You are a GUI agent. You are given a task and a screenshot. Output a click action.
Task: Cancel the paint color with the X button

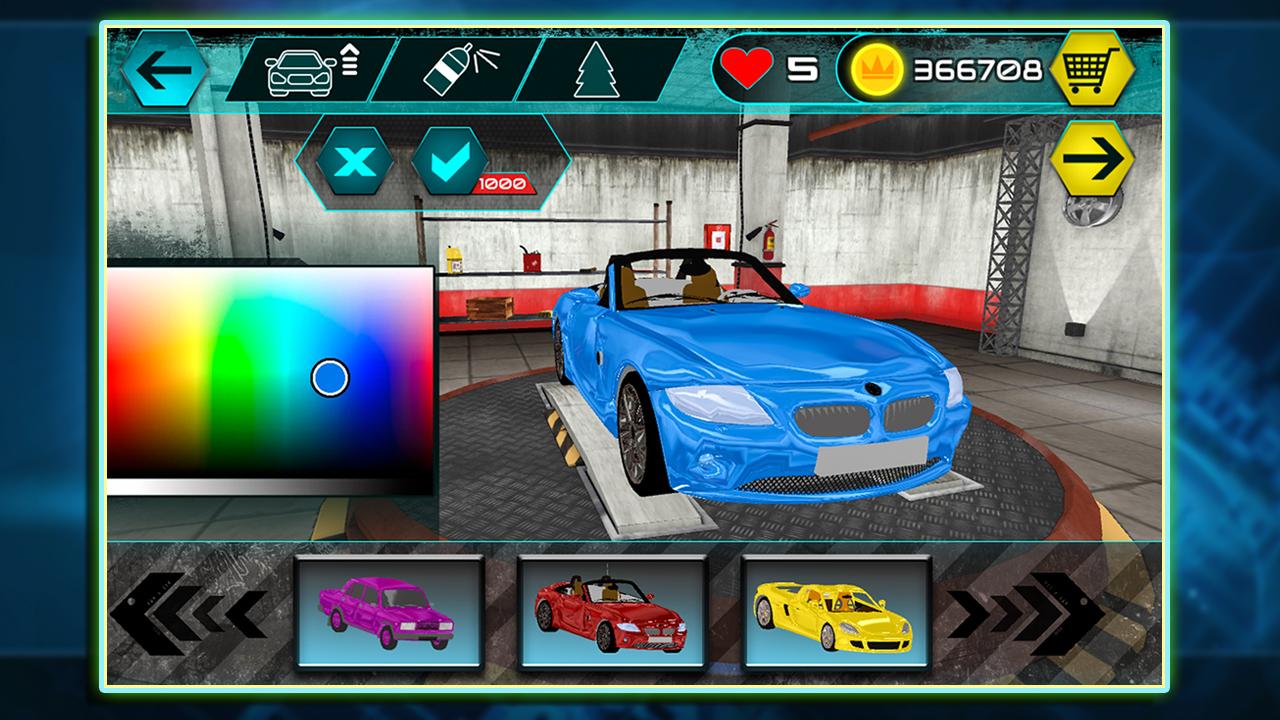tap(354, 161)
